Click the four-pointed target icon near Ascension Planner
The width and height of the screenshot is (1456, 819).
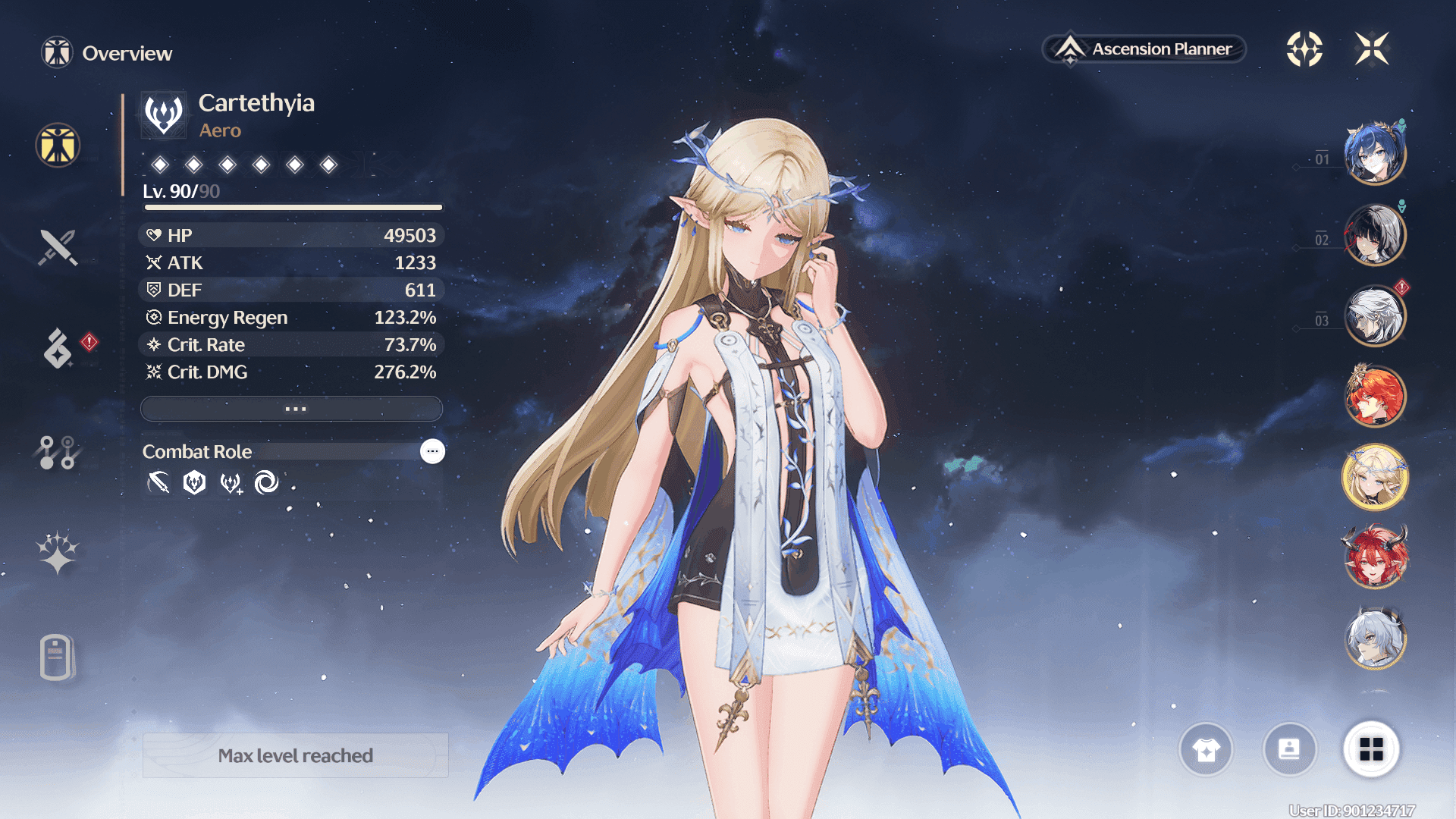click(1304, 49)
